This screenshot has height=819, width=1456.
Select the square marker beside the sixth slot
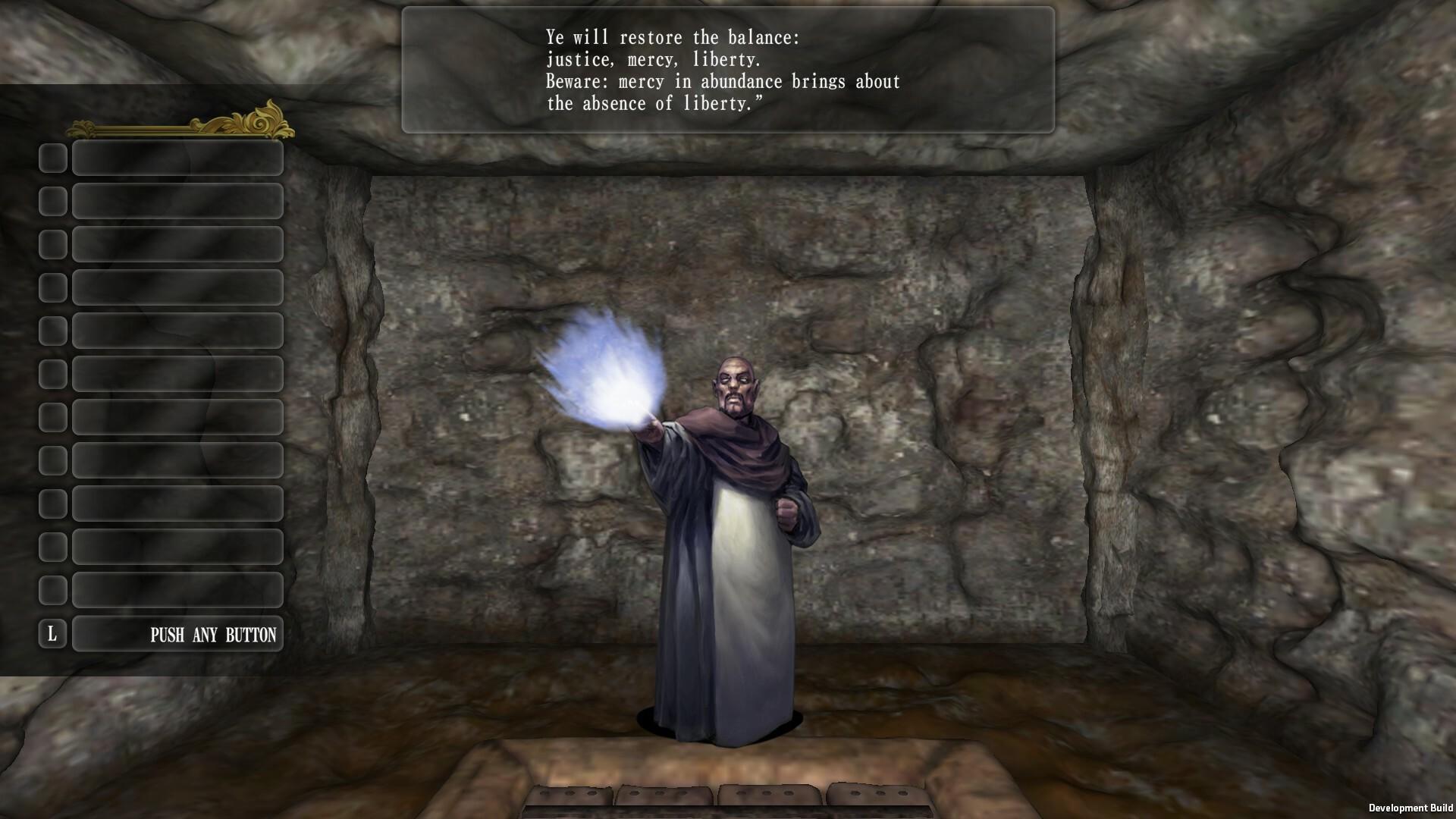[53, 374]
